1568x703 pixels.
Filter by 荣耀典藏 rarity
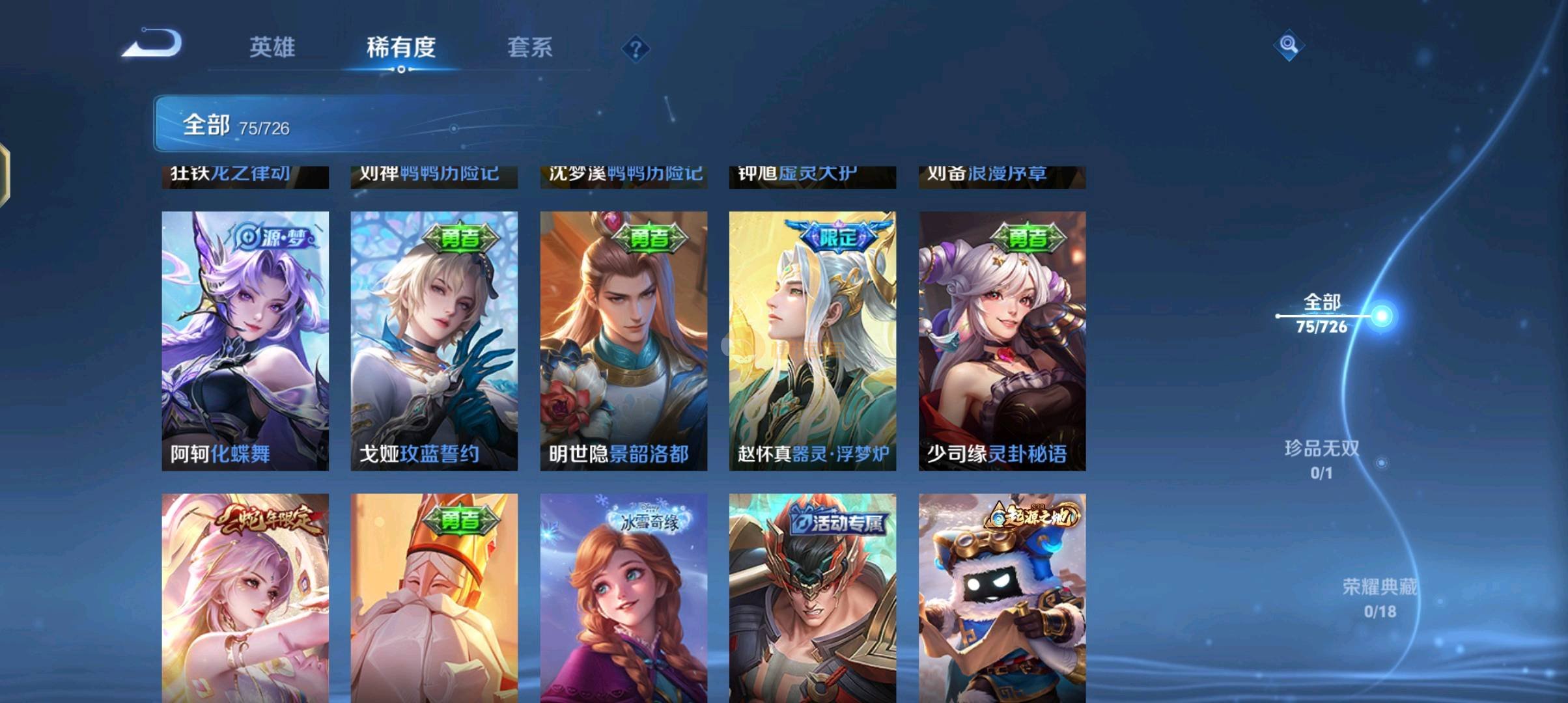tap(1379, 598)
